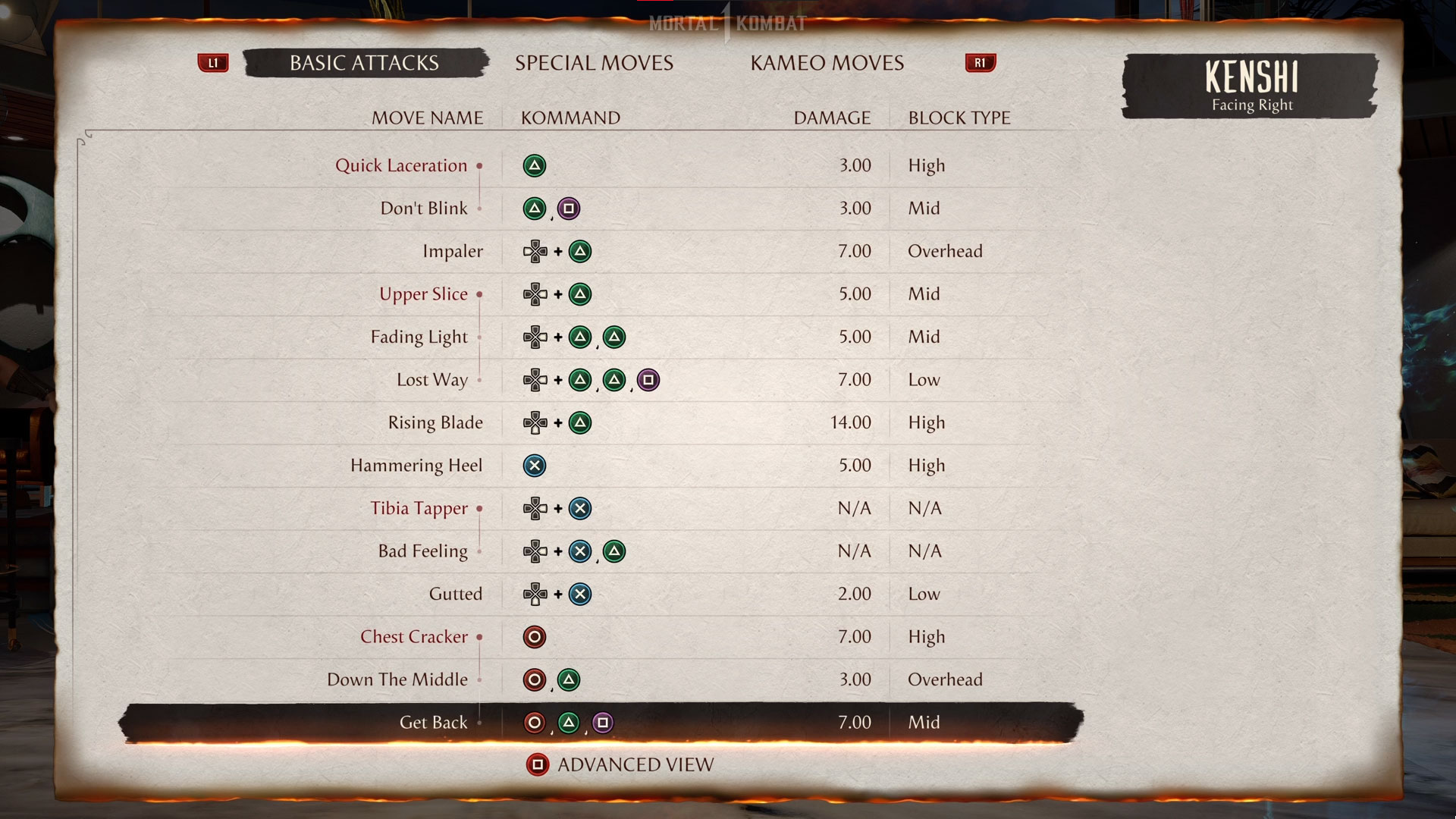
Task: Click the d-pad icon for Impaler
Action: [x=537, y=251]
